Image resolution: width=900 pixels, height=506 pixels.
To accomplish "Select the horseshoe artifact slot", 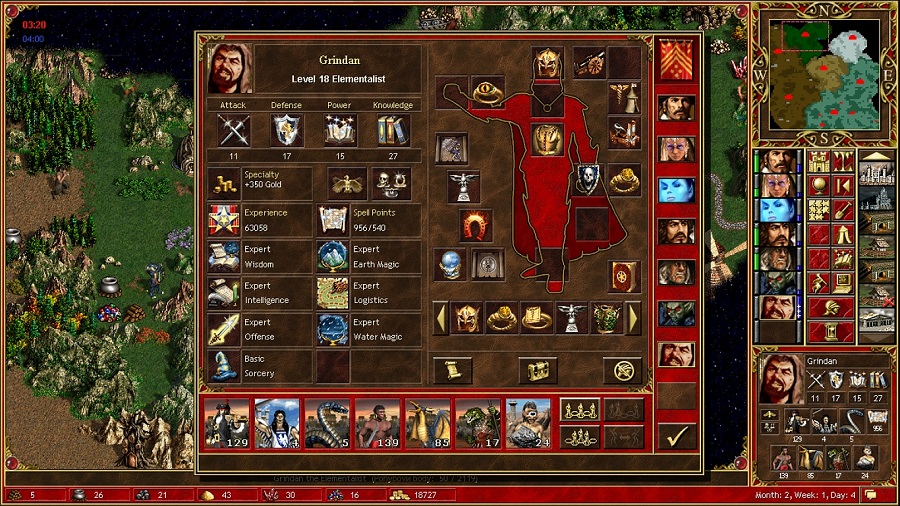I will click(476, 225).
